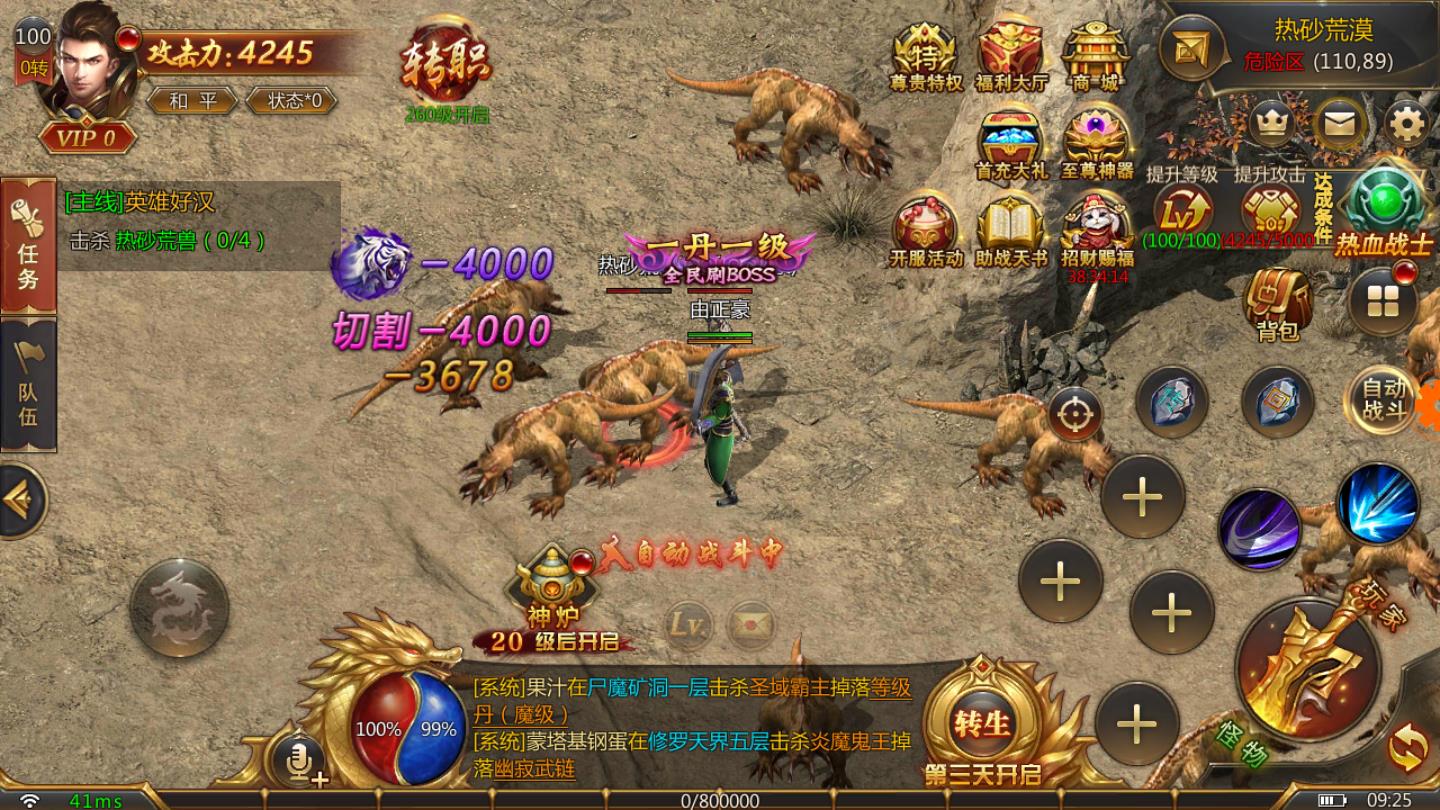Switch to the 队伍 team tab

tap(28, 384)
